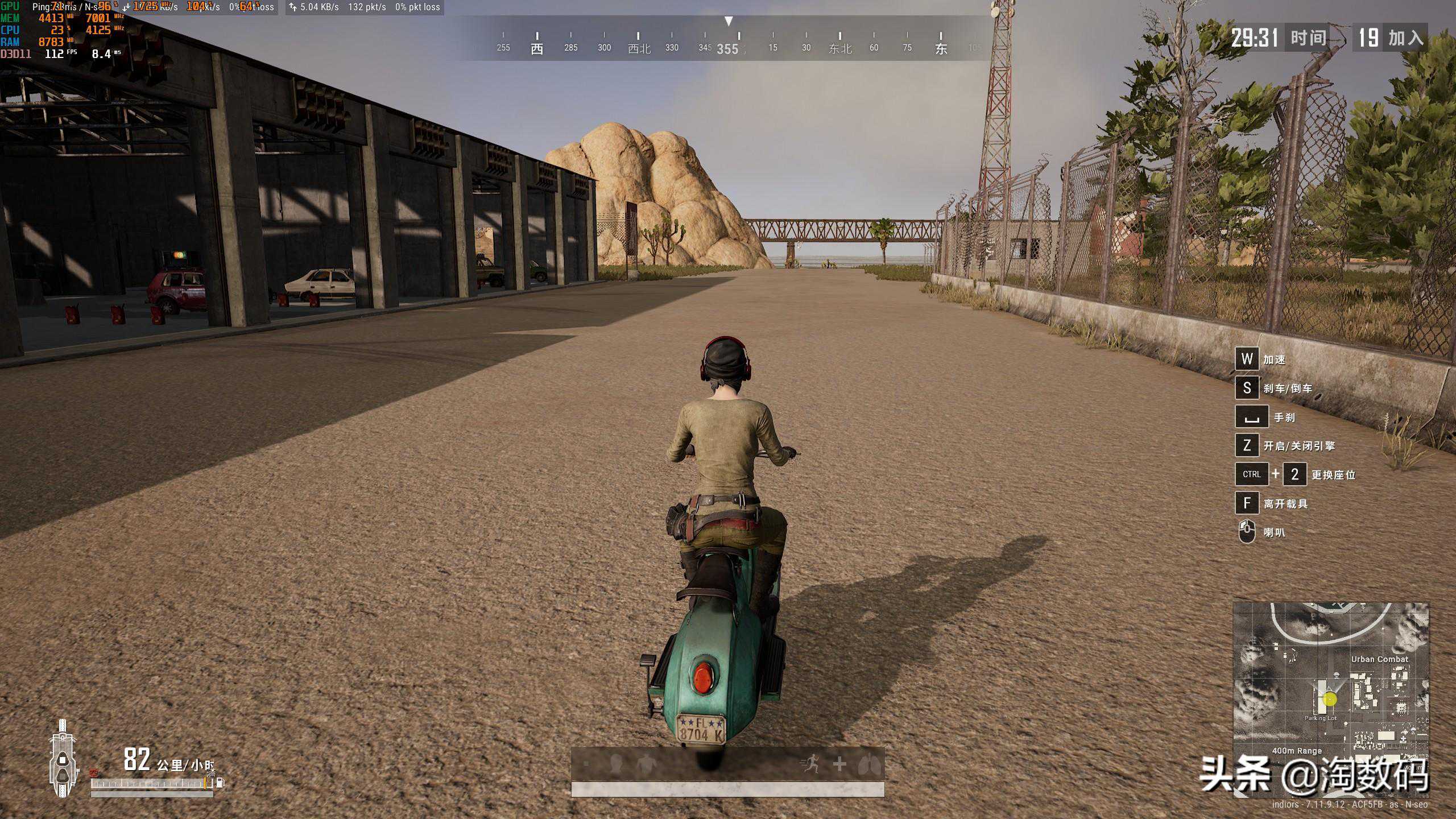Click the lungs breath status icon
This screenshot has height=819, width=1456.
pos(868,764)
